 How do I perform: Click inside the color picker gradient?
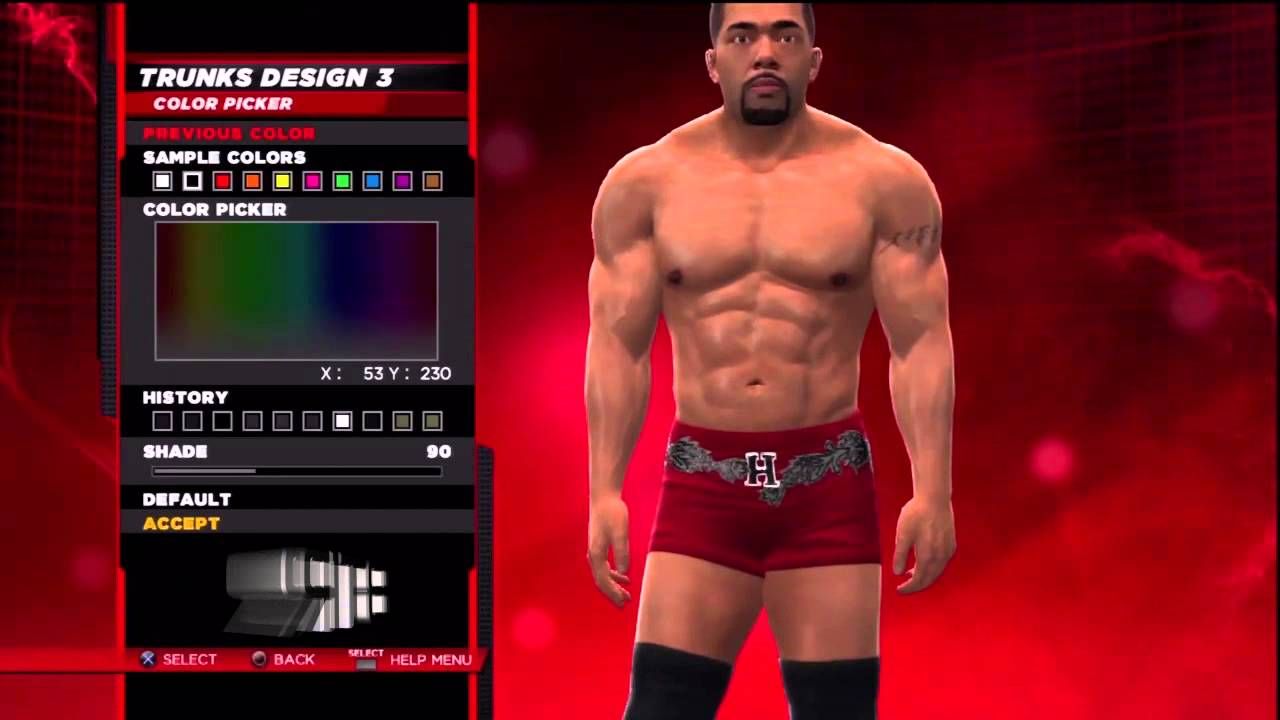[296, 290]
